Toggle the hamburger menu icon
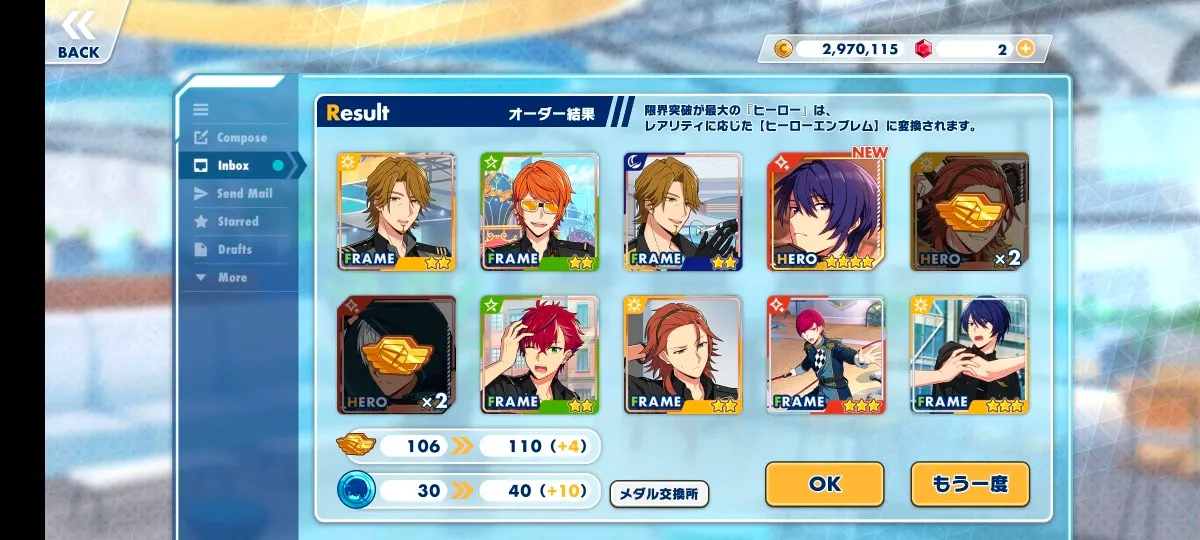Screen dimensions: 1200x540 pyautogui.click(x=201, y=110)
